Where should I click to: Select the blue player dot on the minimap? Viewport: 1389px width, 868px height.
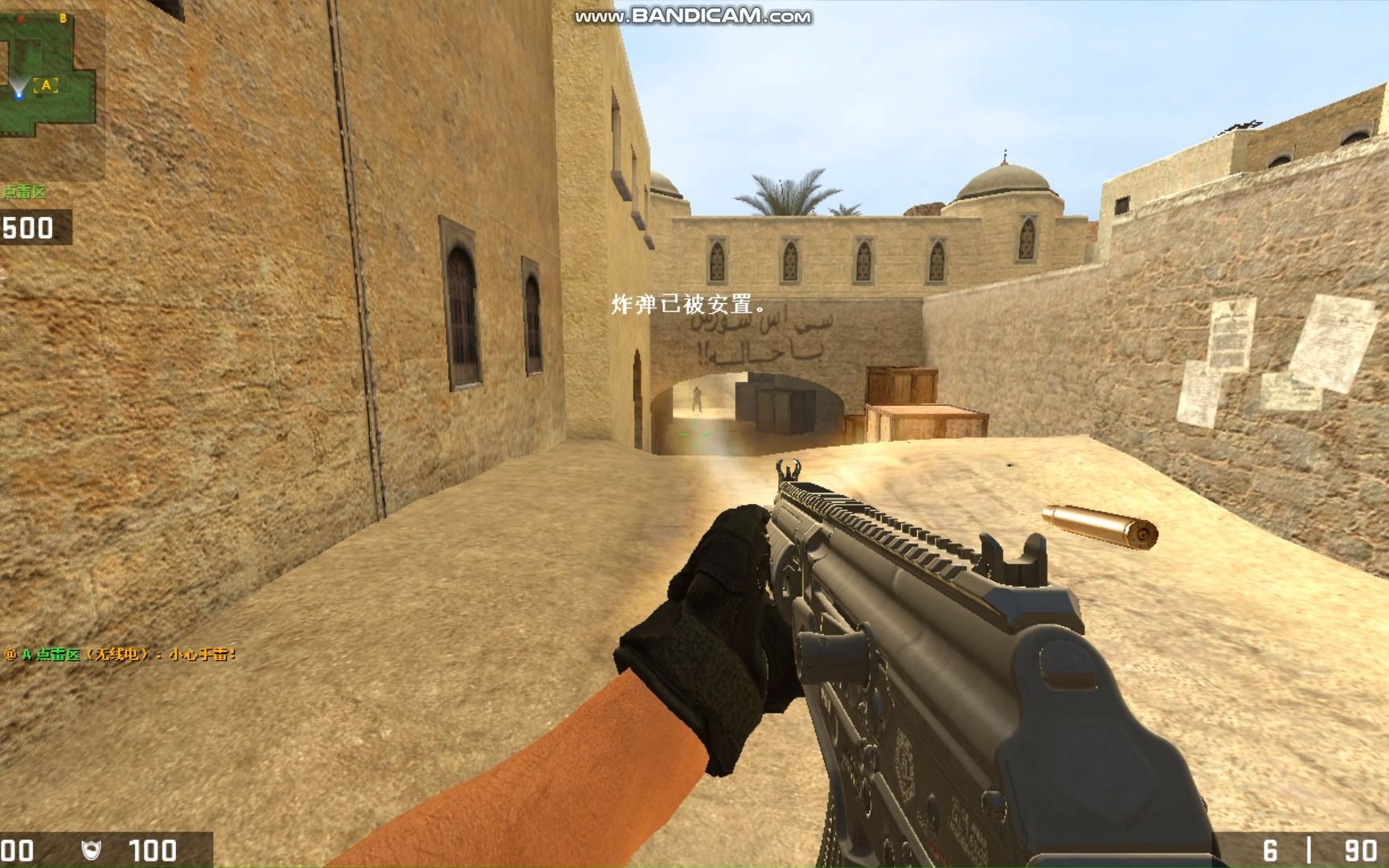[19, 95]
